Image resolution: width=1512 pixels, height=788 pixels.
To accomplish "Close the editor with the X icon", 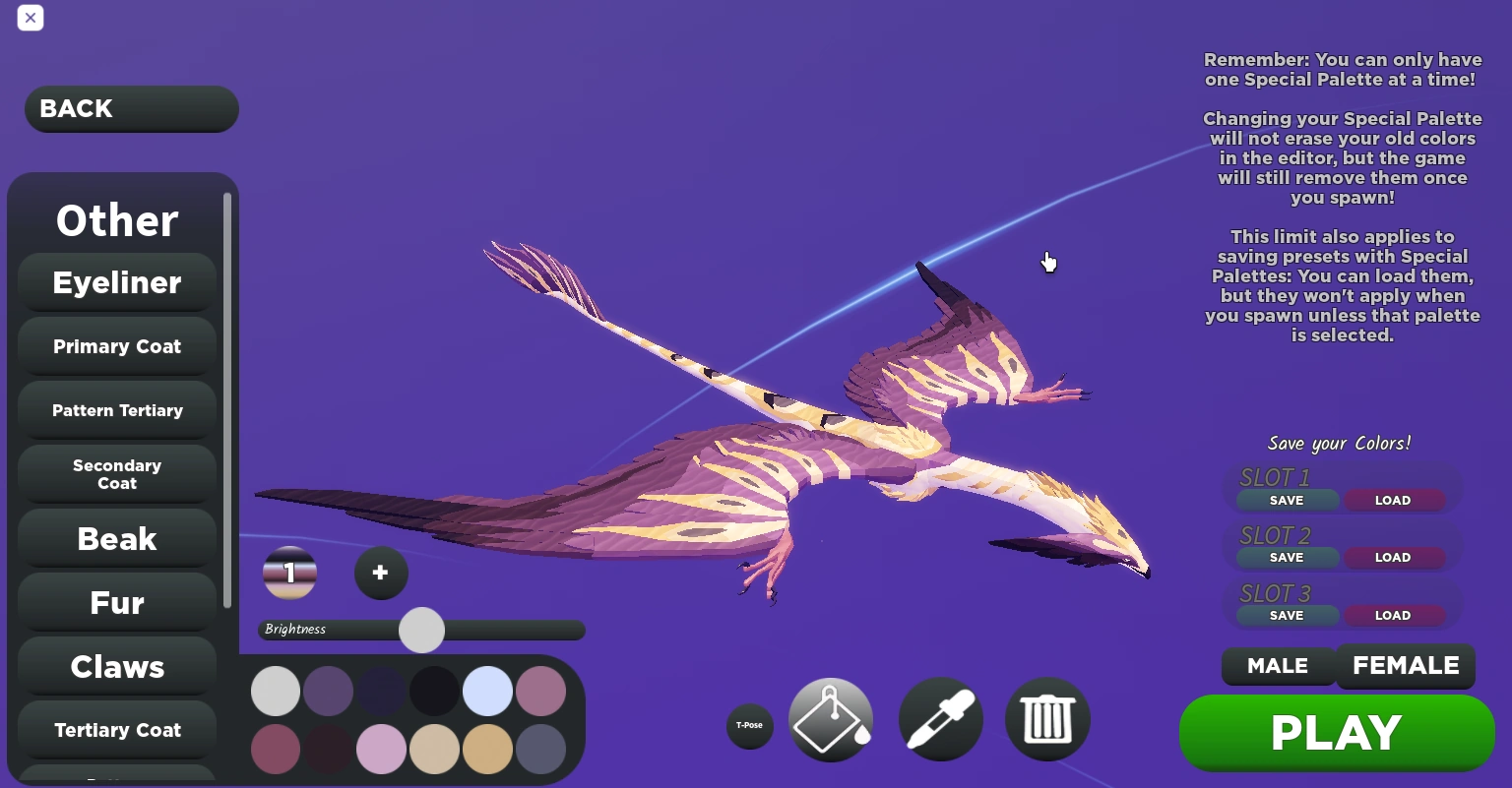I will tap(31, 18).
